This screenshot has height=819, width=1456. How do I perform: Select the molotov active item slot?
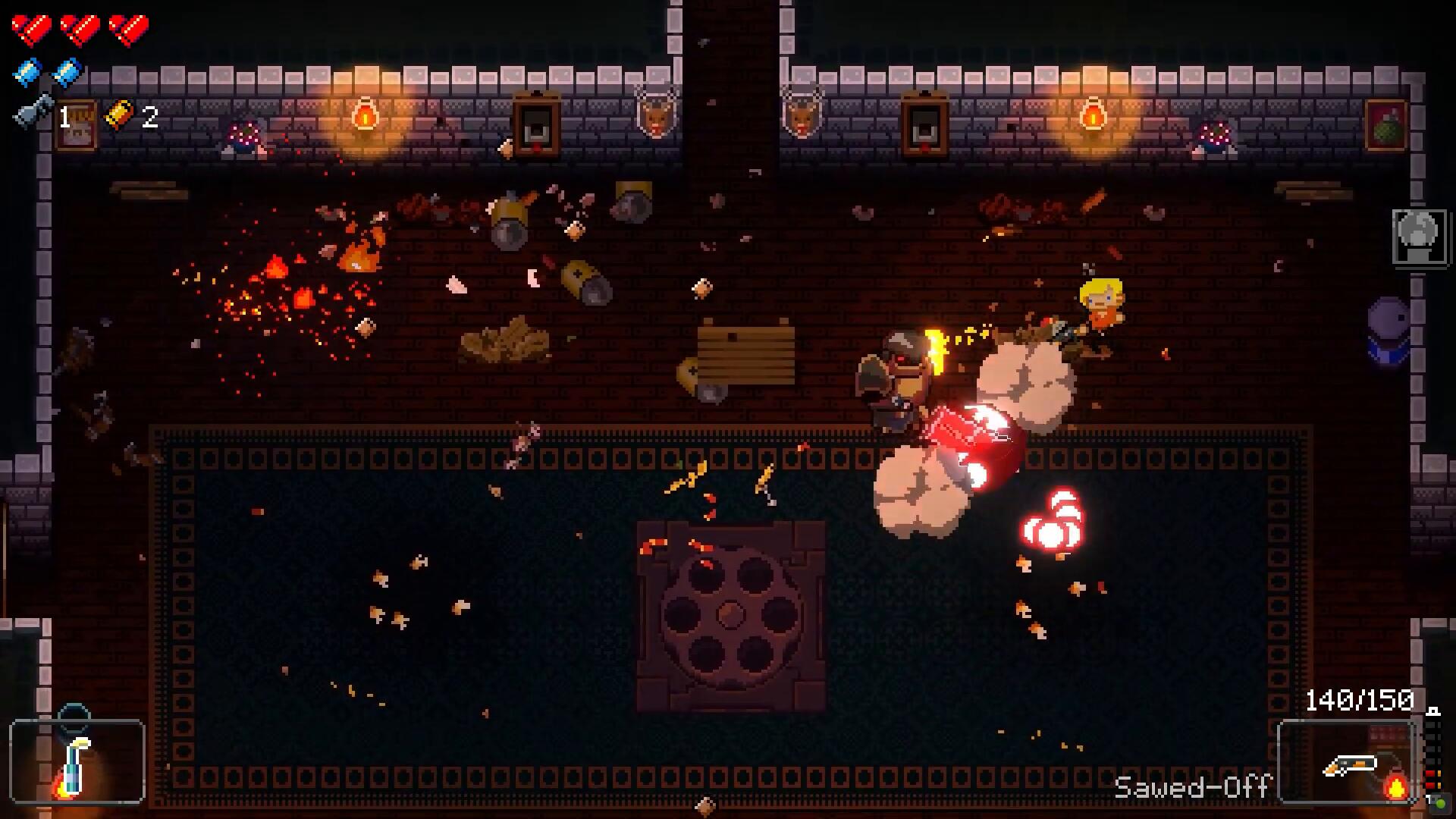pos(77,761)
